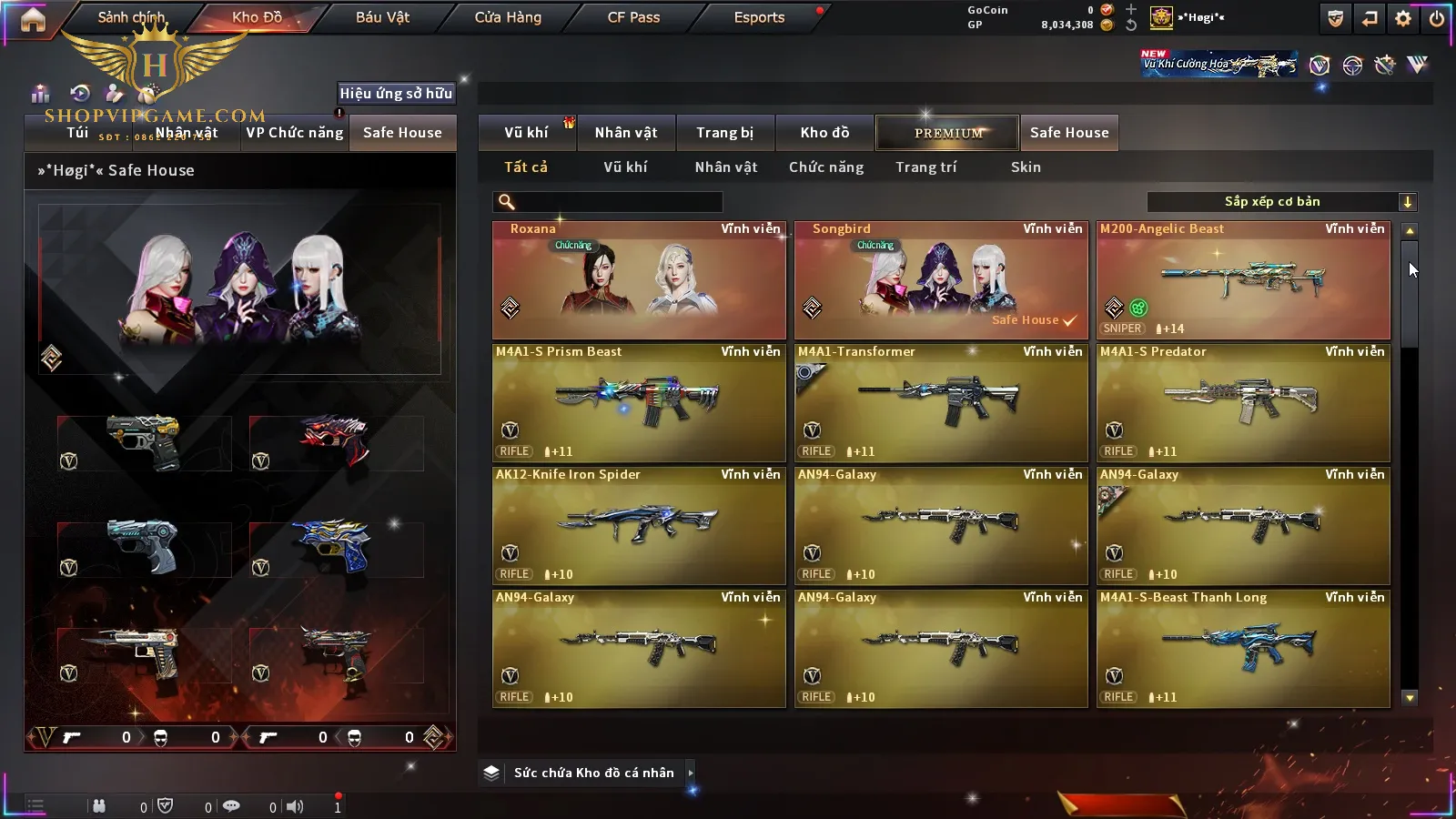Select the PREMIUM tab

(x=947, y=133)
